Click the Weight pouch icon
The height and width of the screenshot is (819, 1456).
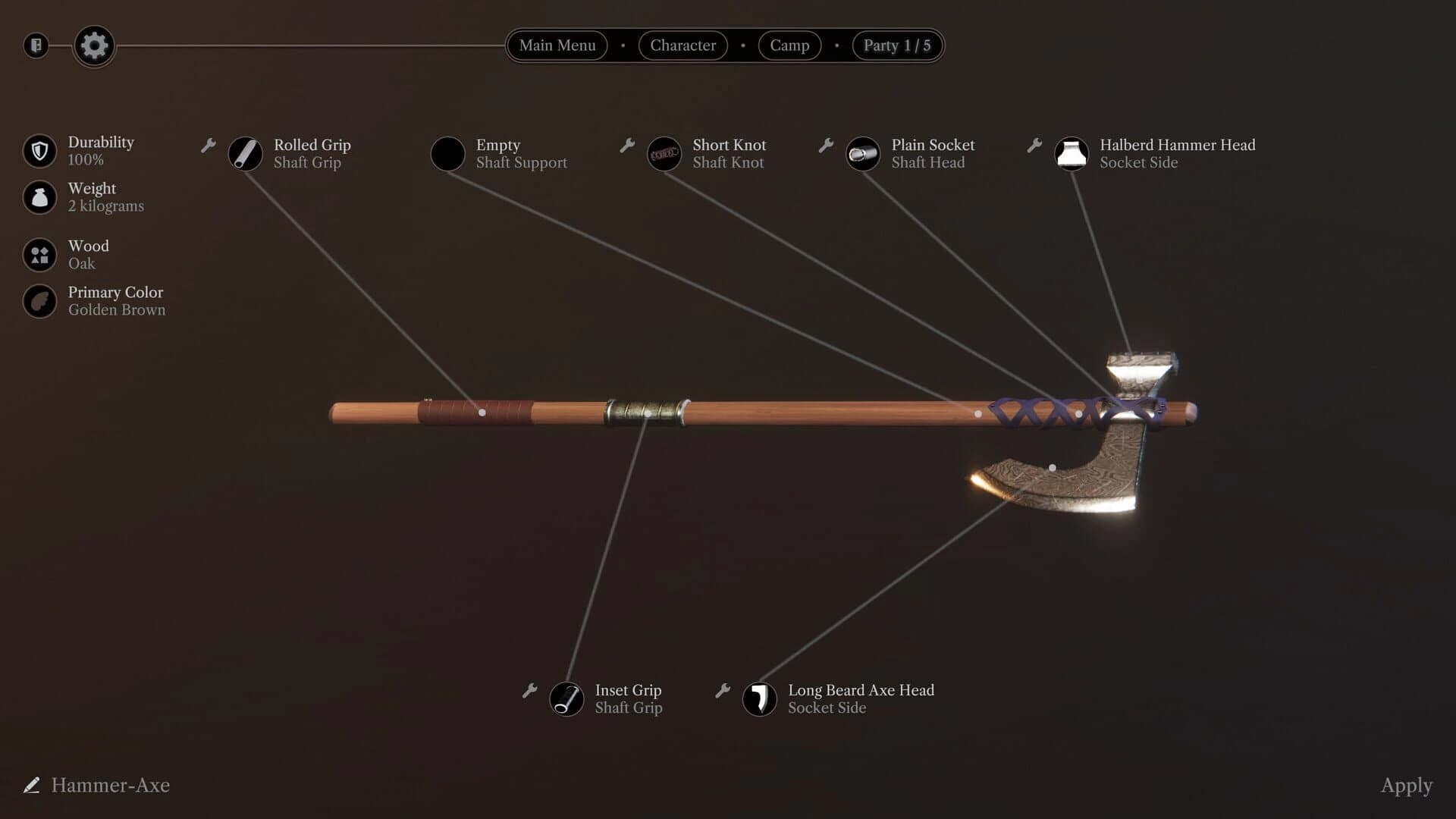39,197
